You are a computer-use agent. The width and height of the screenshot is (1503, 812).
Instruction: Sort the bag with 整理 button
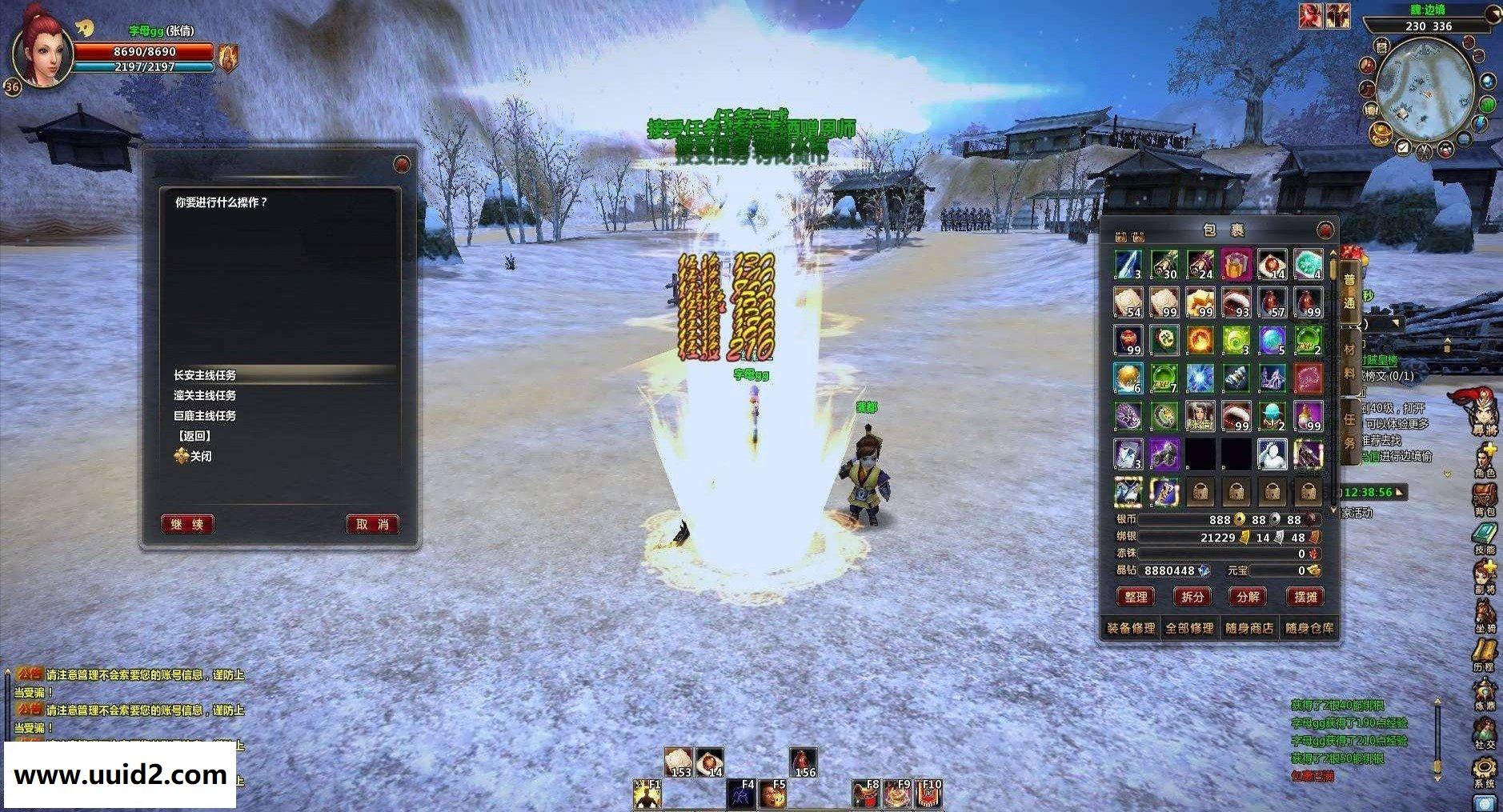1136,597
